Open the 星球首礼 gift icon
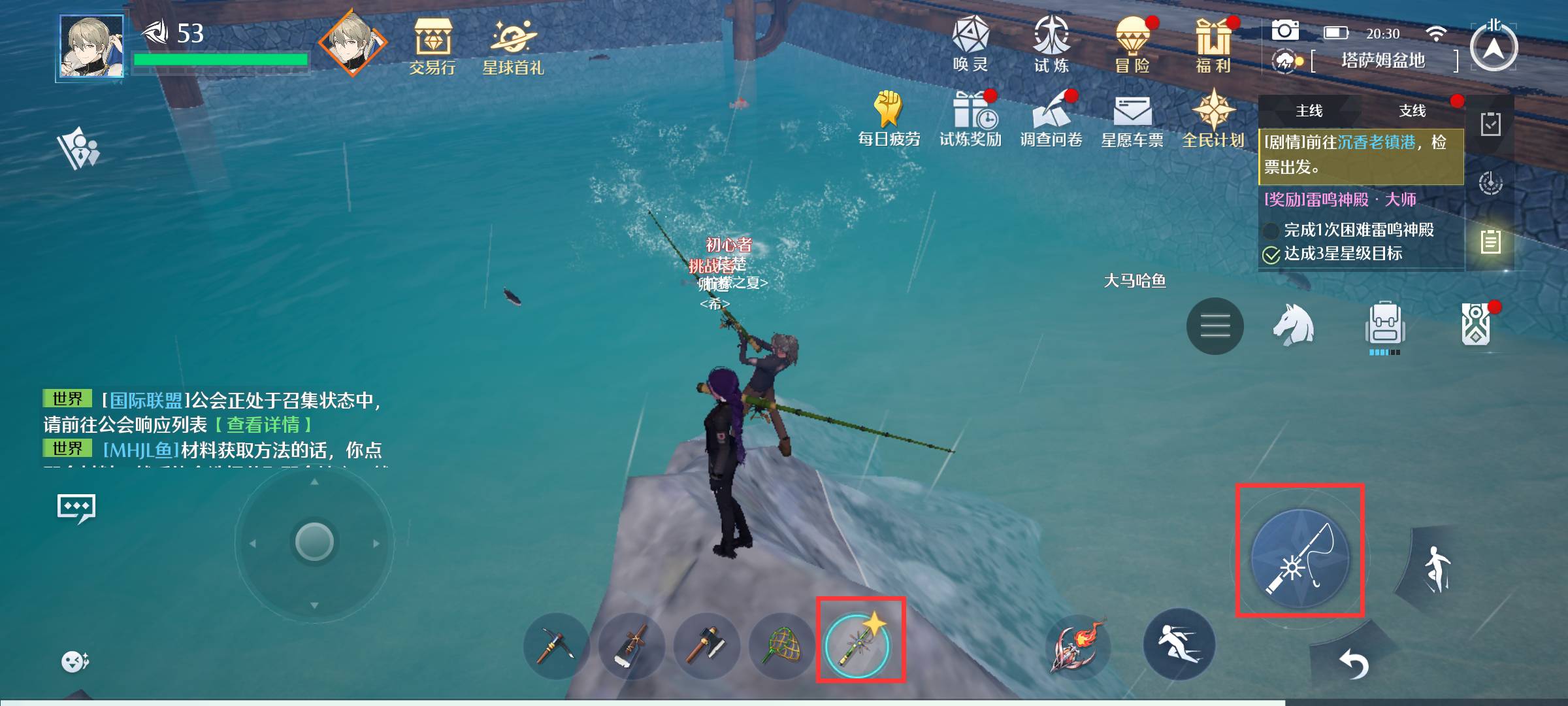Screen dimensions: 1568x706 [513, 46]
